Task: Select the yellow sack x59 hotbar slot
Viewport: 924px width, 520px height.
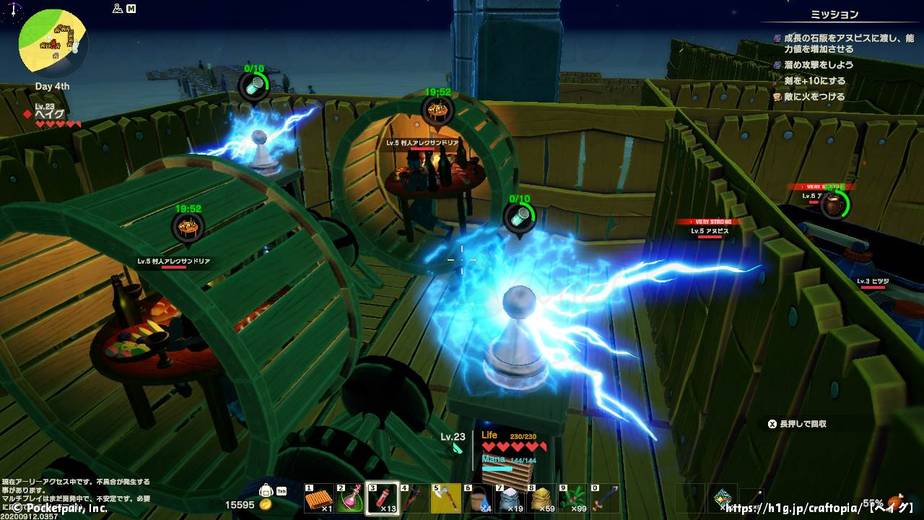Action: click(x=541, y=498)
